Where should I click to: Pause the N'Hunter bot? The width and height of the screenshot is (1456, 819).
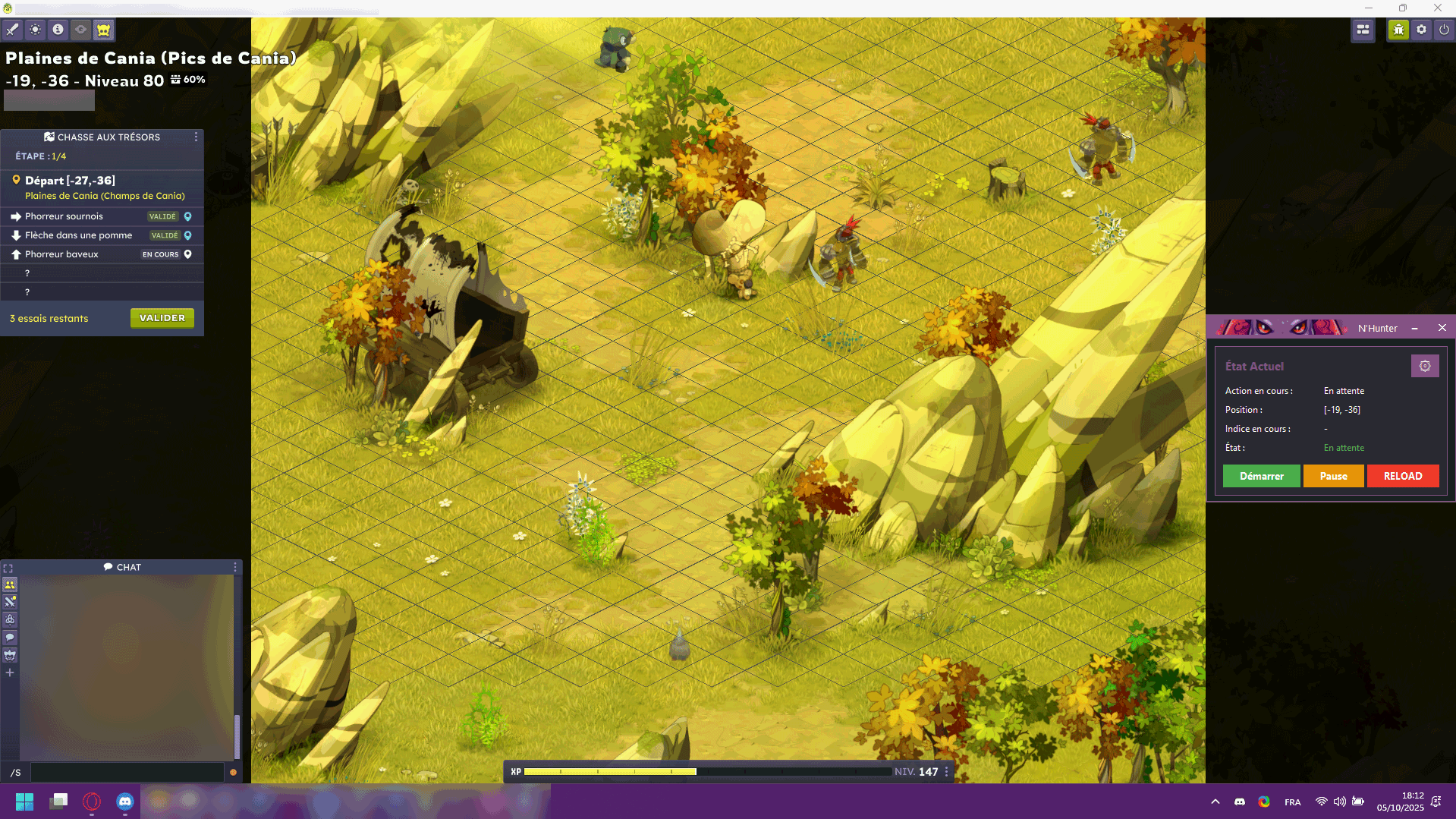click(1333, 476)
